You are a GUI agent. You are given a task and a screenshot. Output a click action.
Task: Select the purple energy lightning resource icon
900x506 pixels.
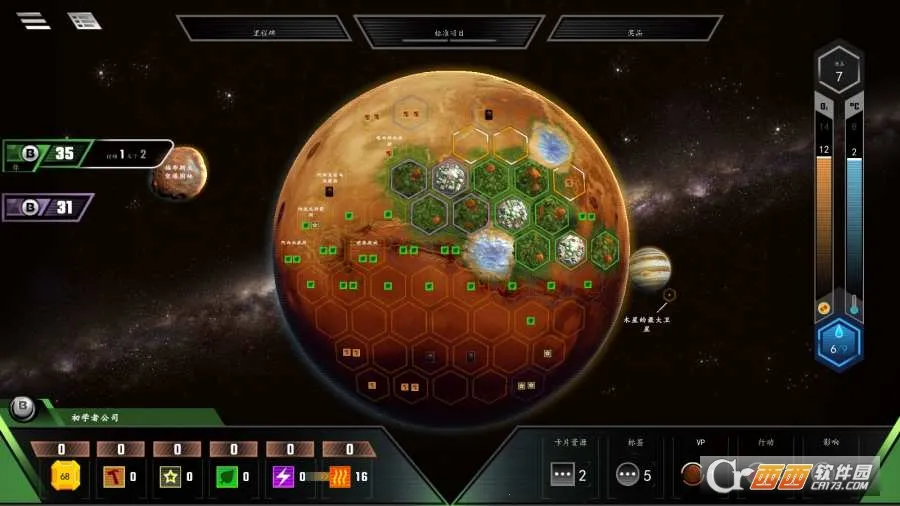tap(284, 476)
